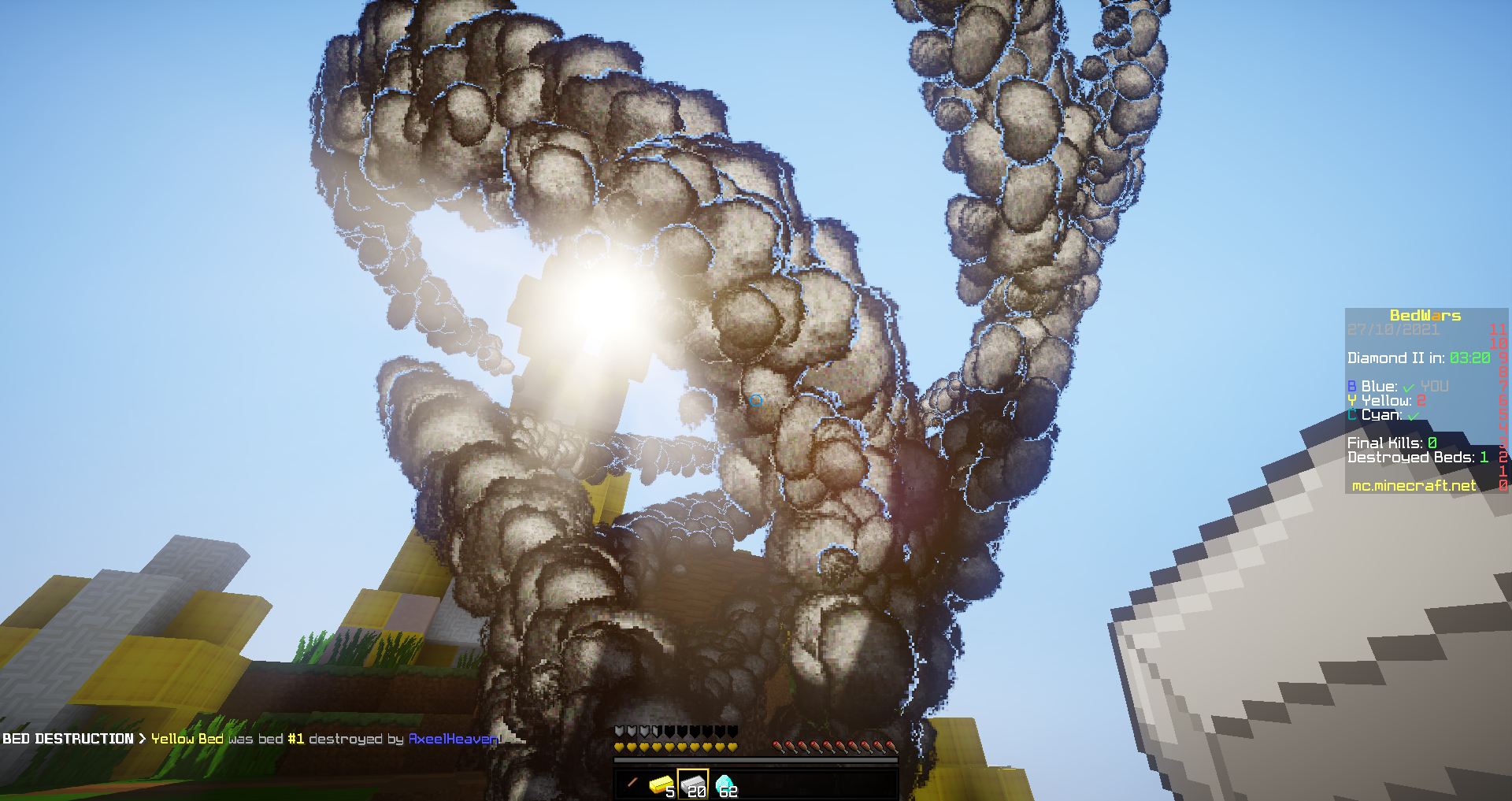This screenshot has width=1512, height=801.
Task: Select the diamond hotbar slot
Action: [724, 784]
